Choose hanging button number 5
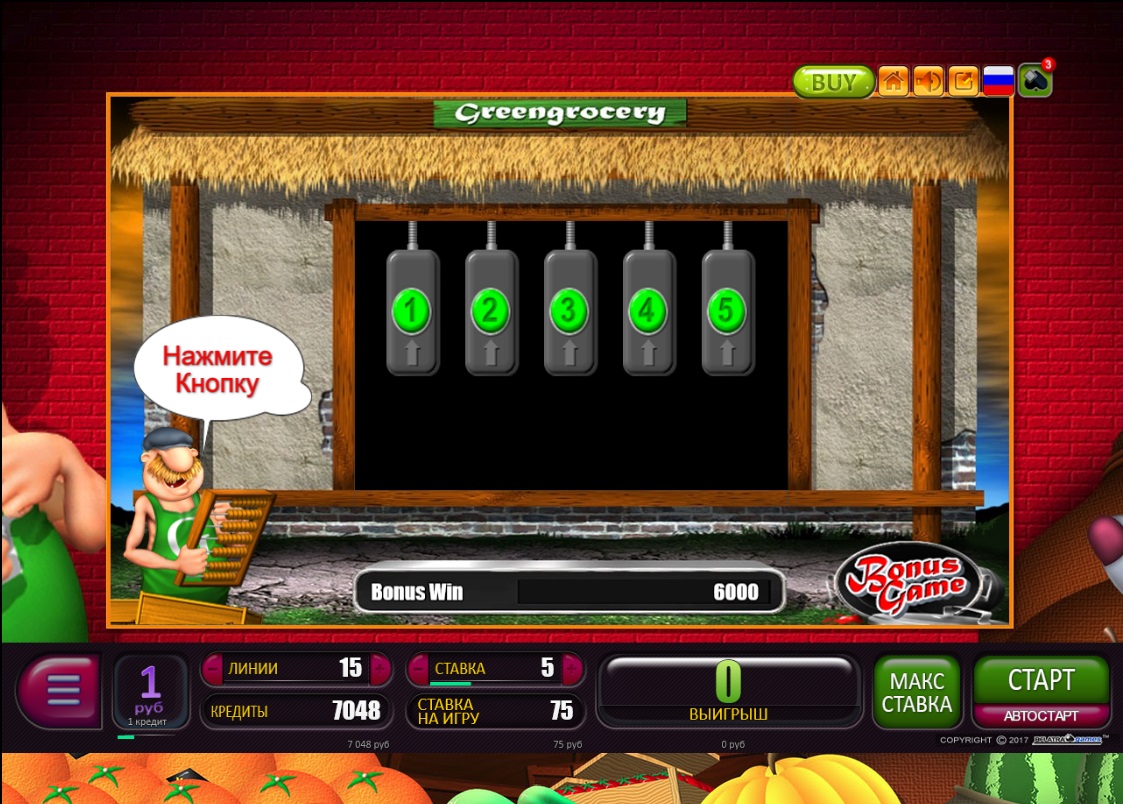 pyautogui.click(x=726, y=311)
